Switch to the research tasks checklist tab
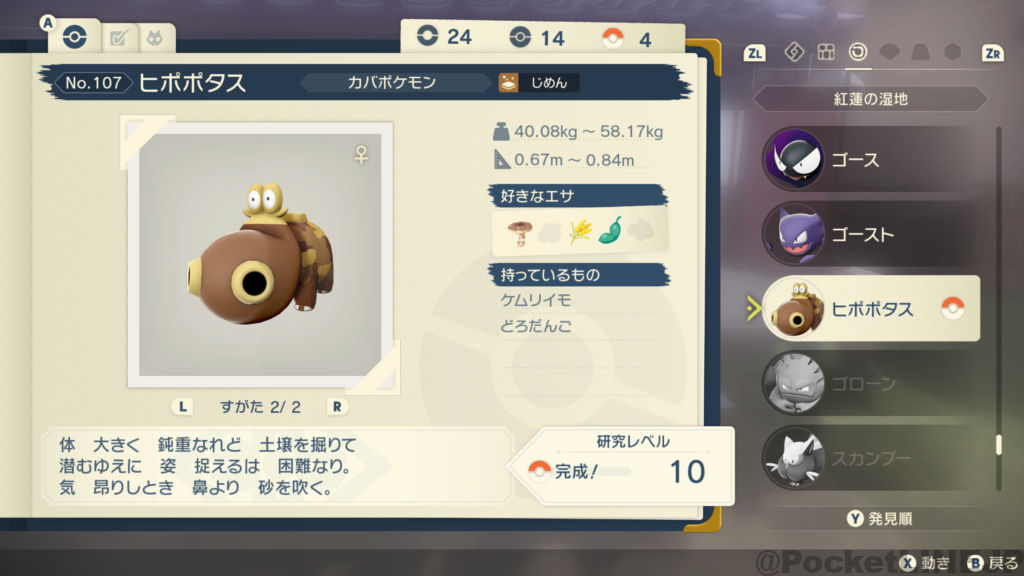1024x576 pixels. pyautogui.click(x=119, y=39)
